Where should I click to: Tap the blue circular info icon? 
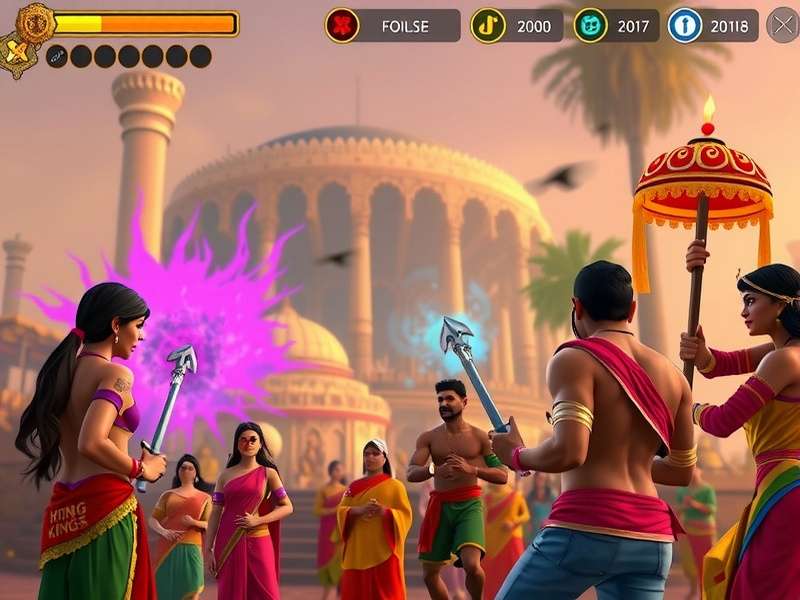(x=685, y=25)
